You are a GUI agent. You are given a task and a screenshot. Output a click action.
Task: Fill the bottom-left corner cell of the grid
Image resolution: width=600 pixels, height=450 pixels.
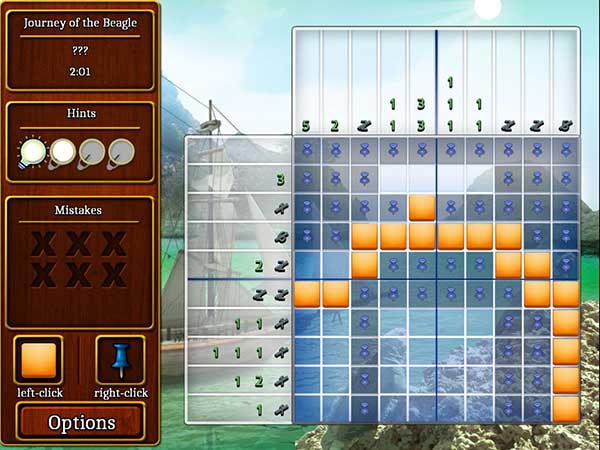307,408
